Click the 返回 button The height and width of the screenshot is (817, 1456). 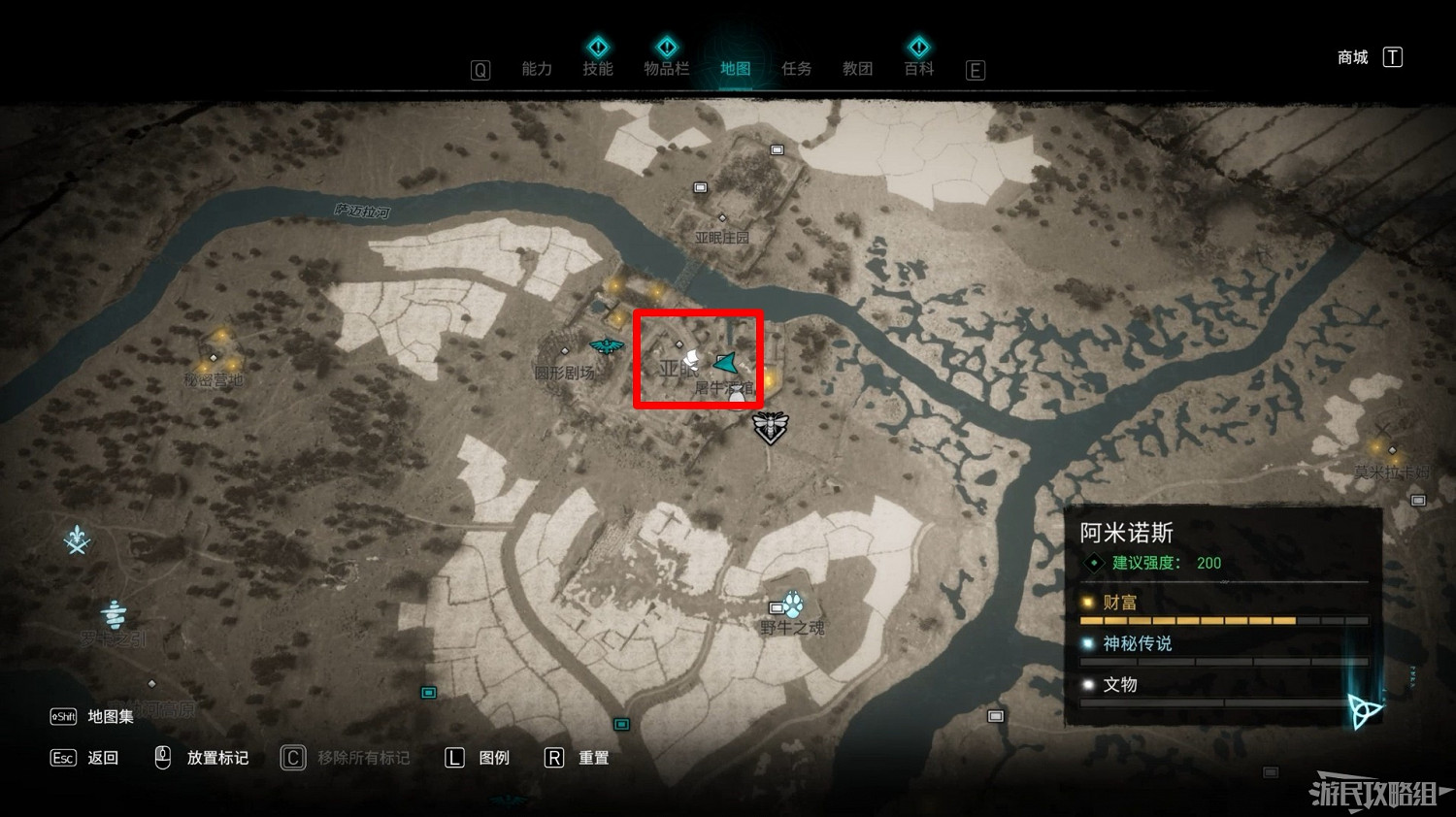pyautogui.click(x=102, y=758)
